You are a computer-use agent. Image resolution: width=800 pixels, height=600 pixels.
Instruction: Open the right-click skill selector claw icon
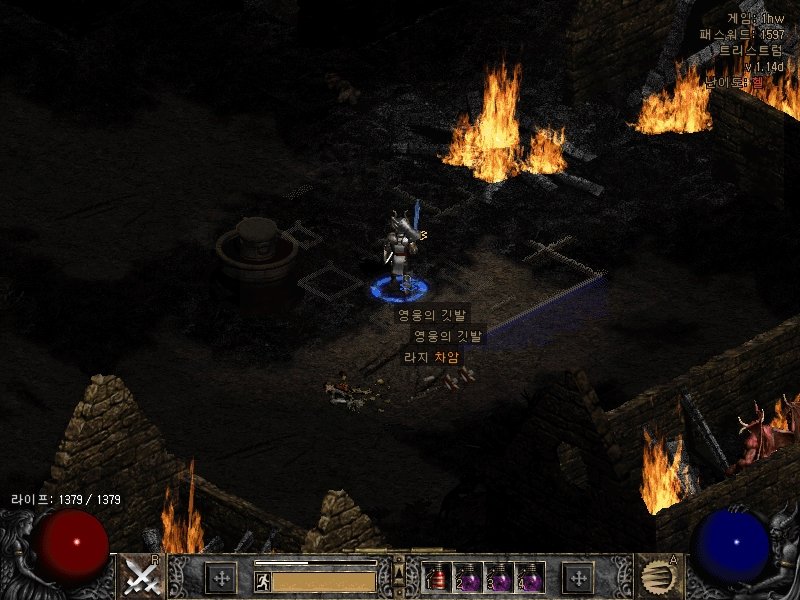[x=658, y=576]
